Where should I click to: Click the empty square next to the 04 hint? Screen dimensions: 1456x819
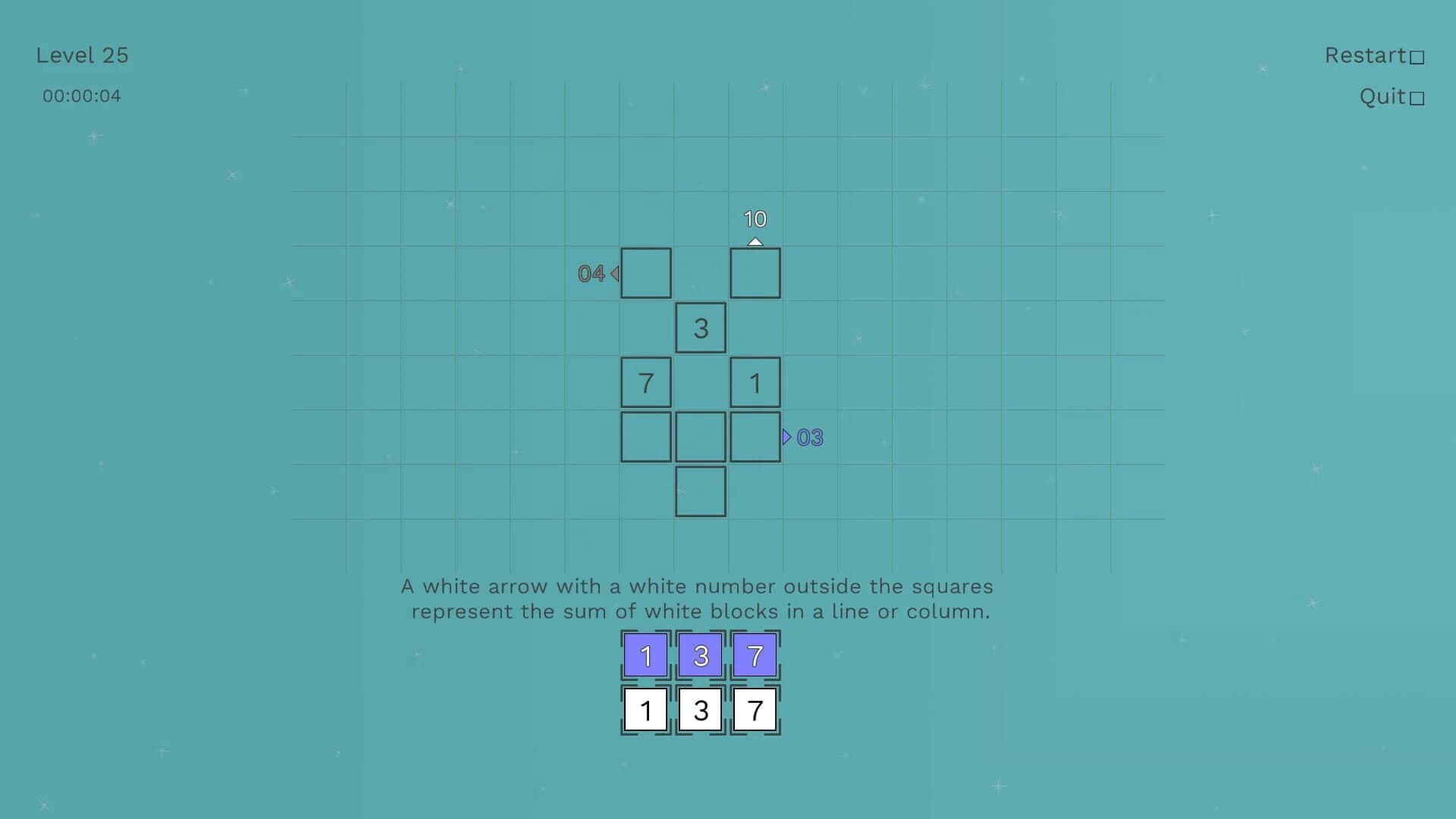(645, 272)
